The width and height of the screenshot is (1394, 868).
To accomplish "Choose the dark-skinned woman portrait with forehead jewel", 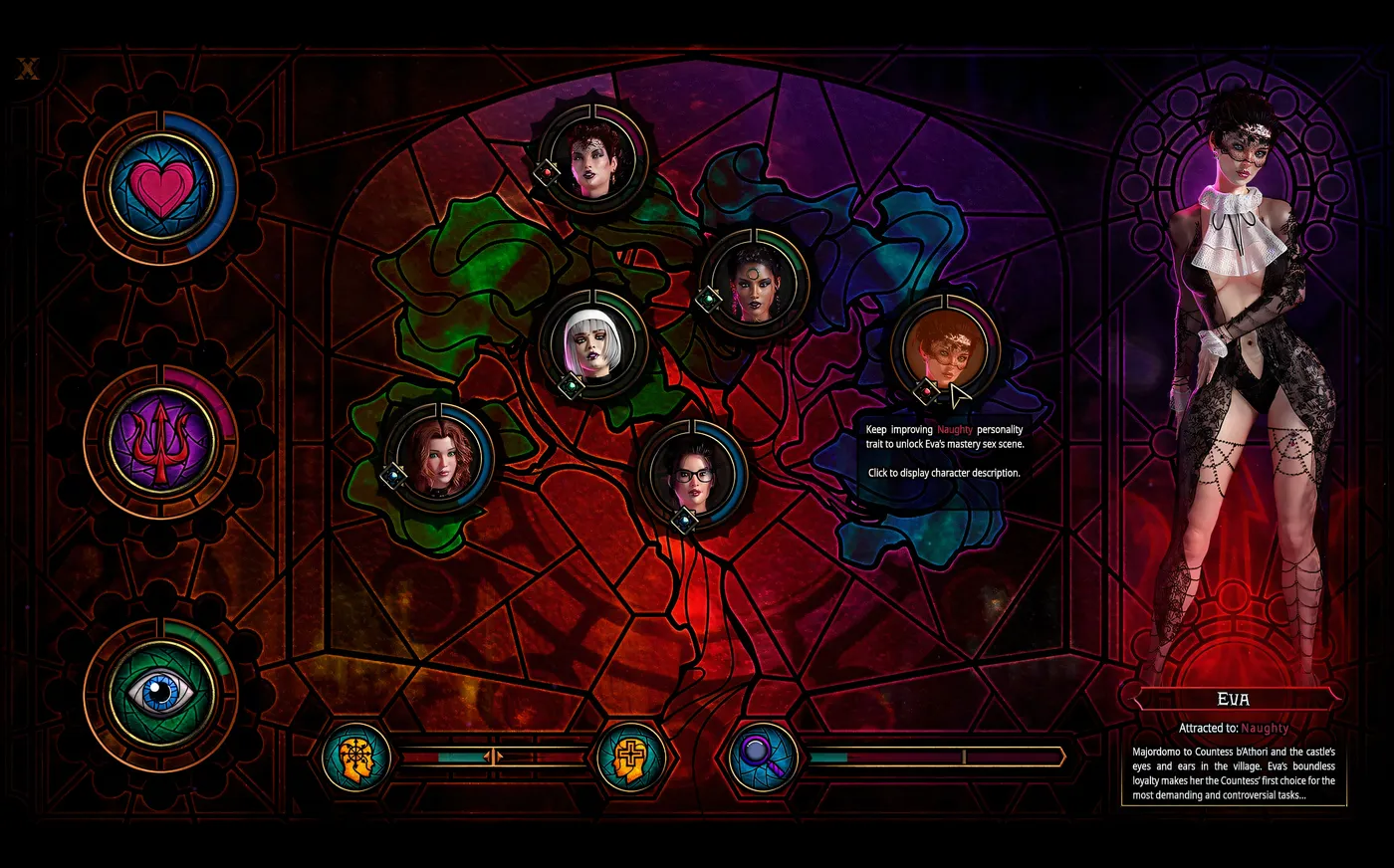I will 754,284.
